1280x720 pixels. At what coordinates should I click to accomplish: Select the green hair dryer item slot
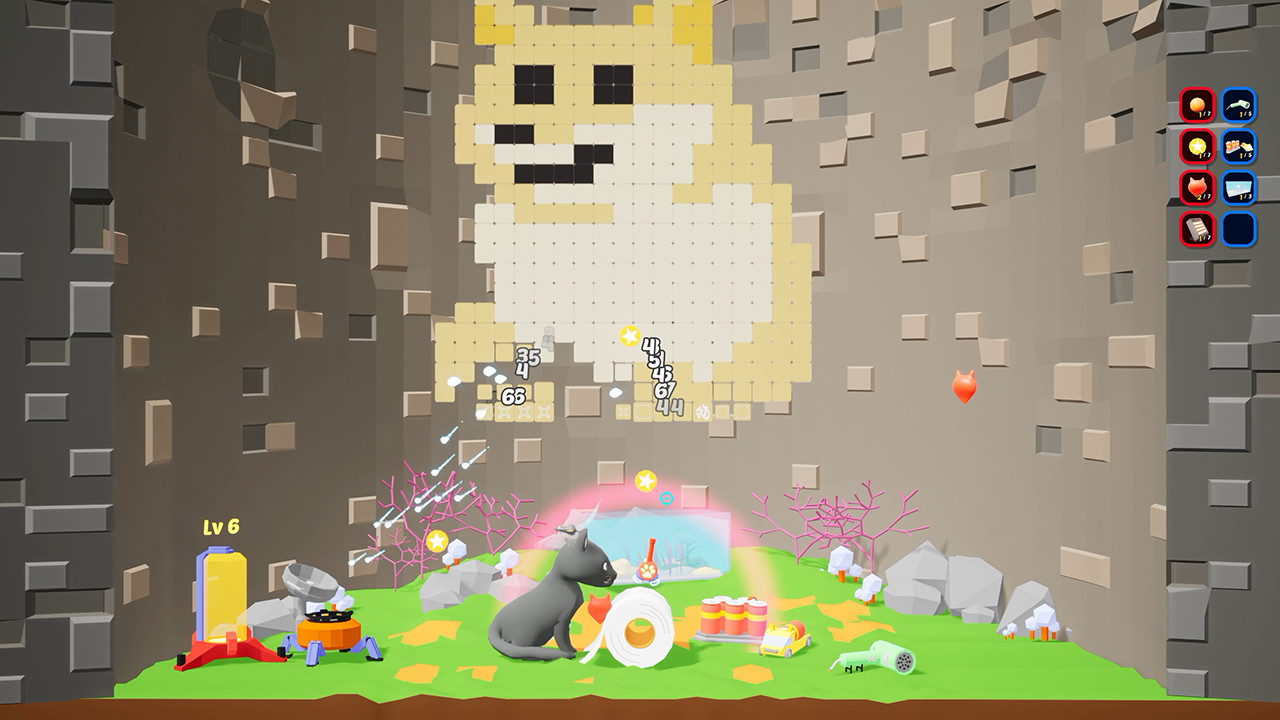coord(1239,104)
